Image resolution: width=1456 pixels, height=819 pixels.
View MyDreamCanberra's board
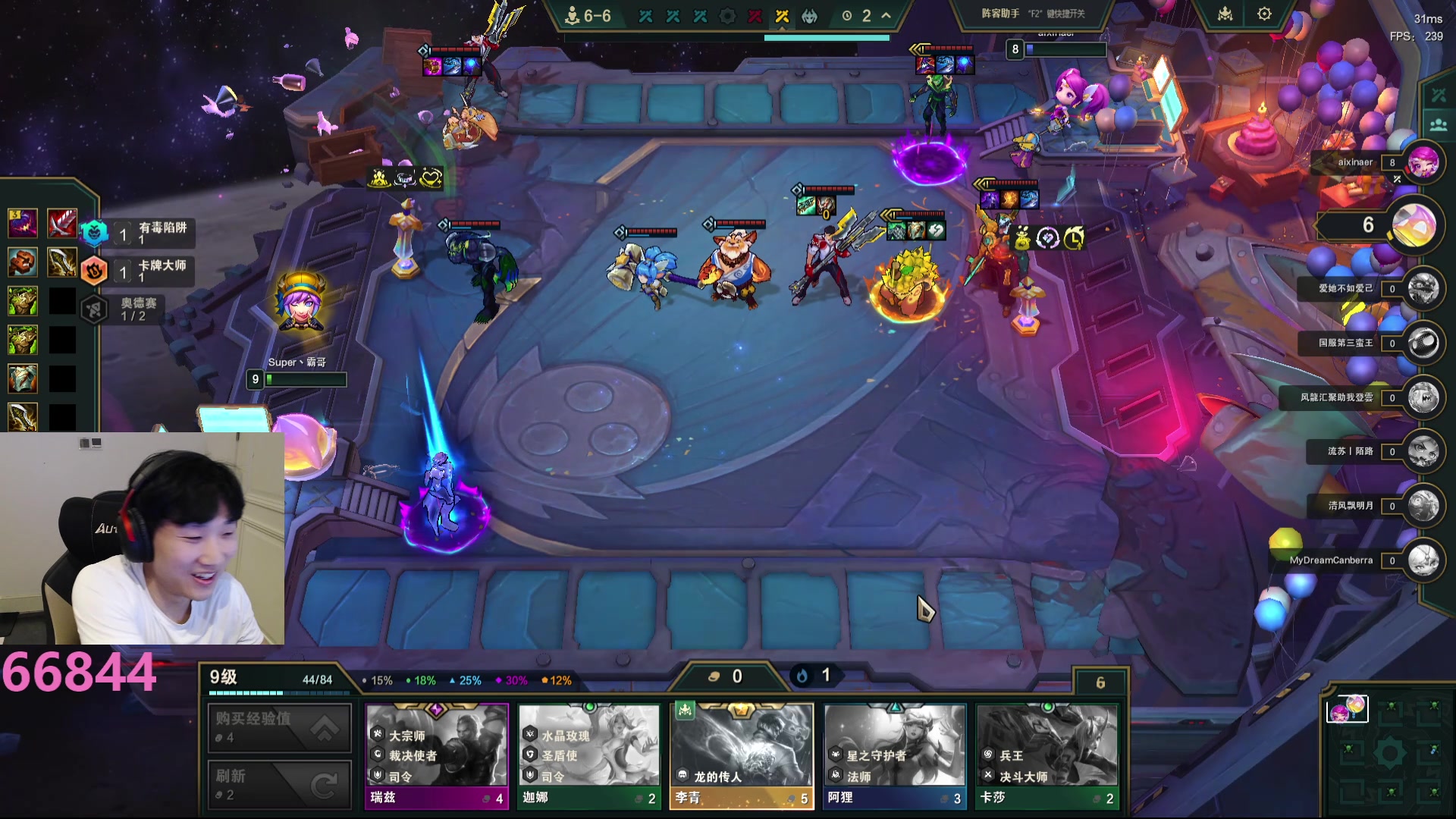pos(1423,560)
